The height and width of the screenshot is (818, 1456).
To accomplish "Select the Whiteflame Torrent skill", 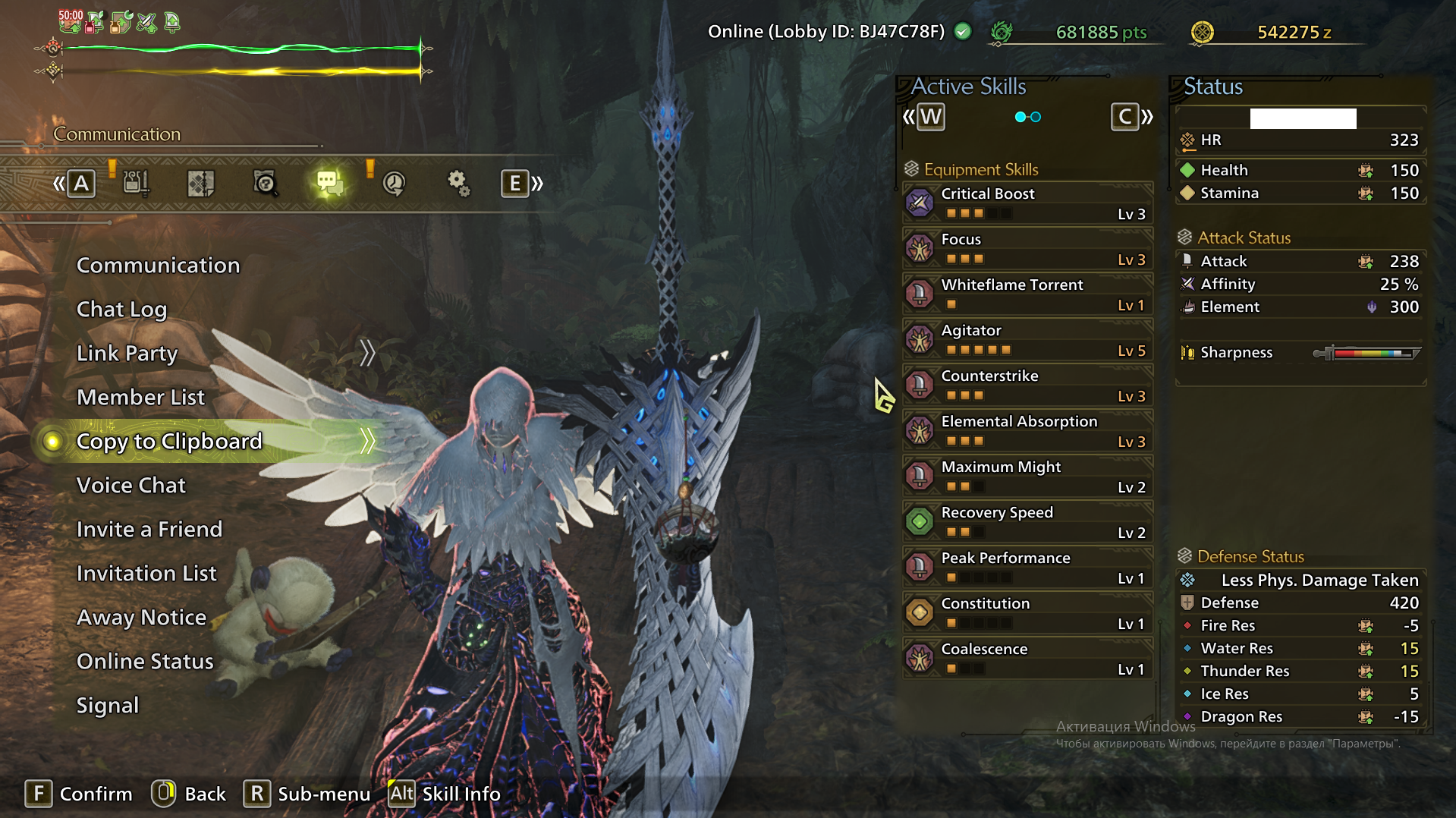I will [1028, 294].
